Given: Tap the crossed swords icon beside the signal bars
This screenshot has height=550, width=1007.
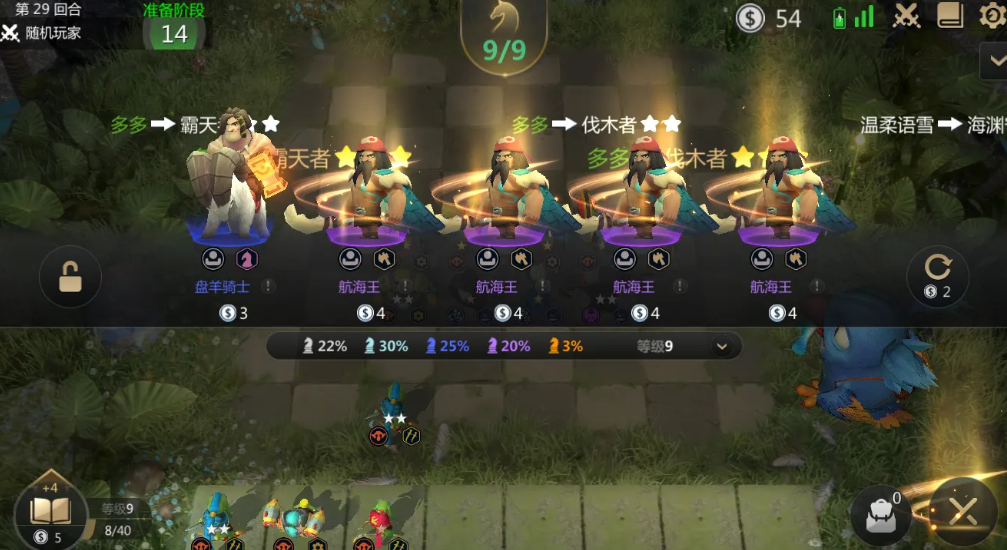Looking at the screenshot, I should (x=907, y=16).
